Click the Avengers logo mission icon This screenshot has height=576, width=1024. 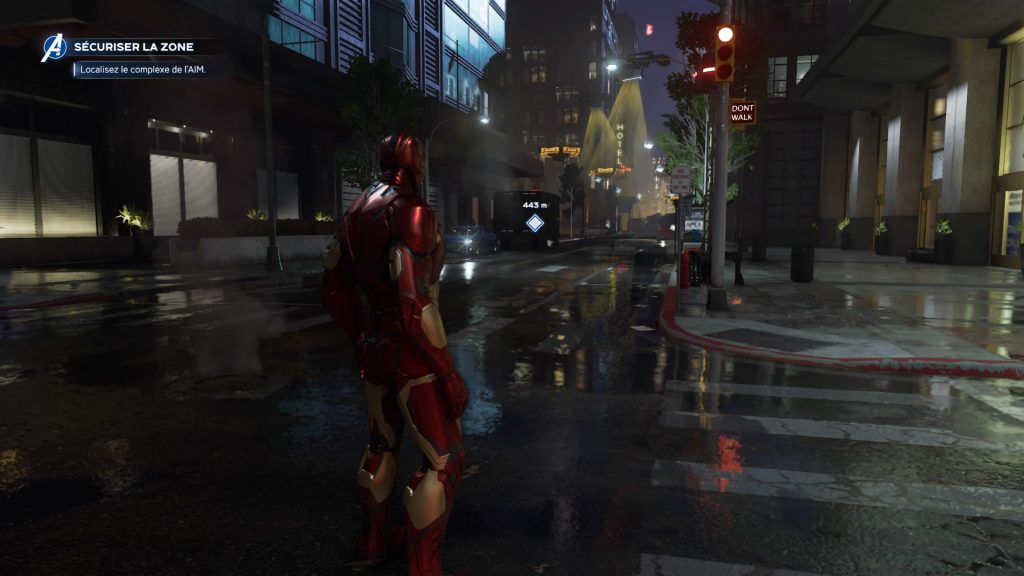point(53,48)
